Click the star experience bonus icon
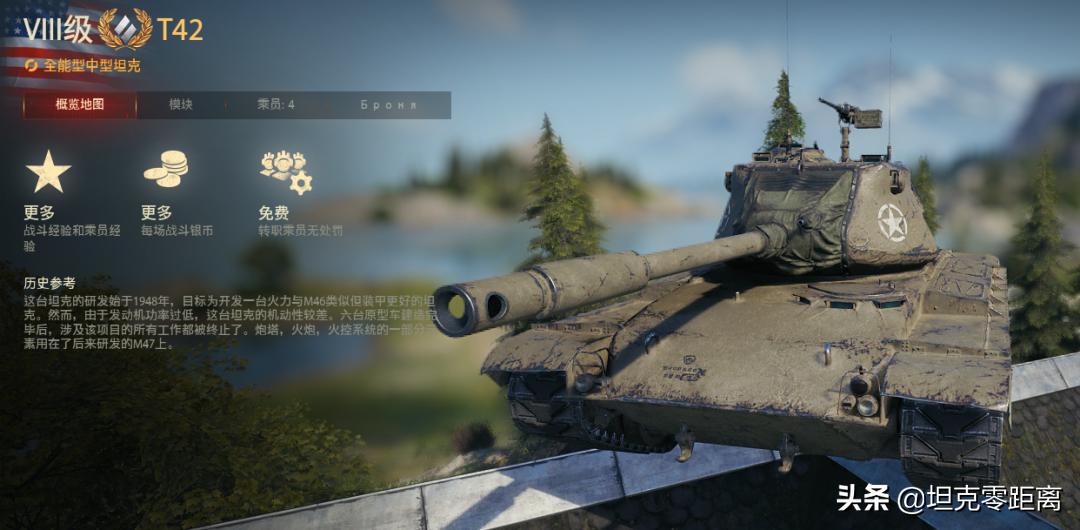This screenshot has width=1080, height=530. (x=48, y=172)
